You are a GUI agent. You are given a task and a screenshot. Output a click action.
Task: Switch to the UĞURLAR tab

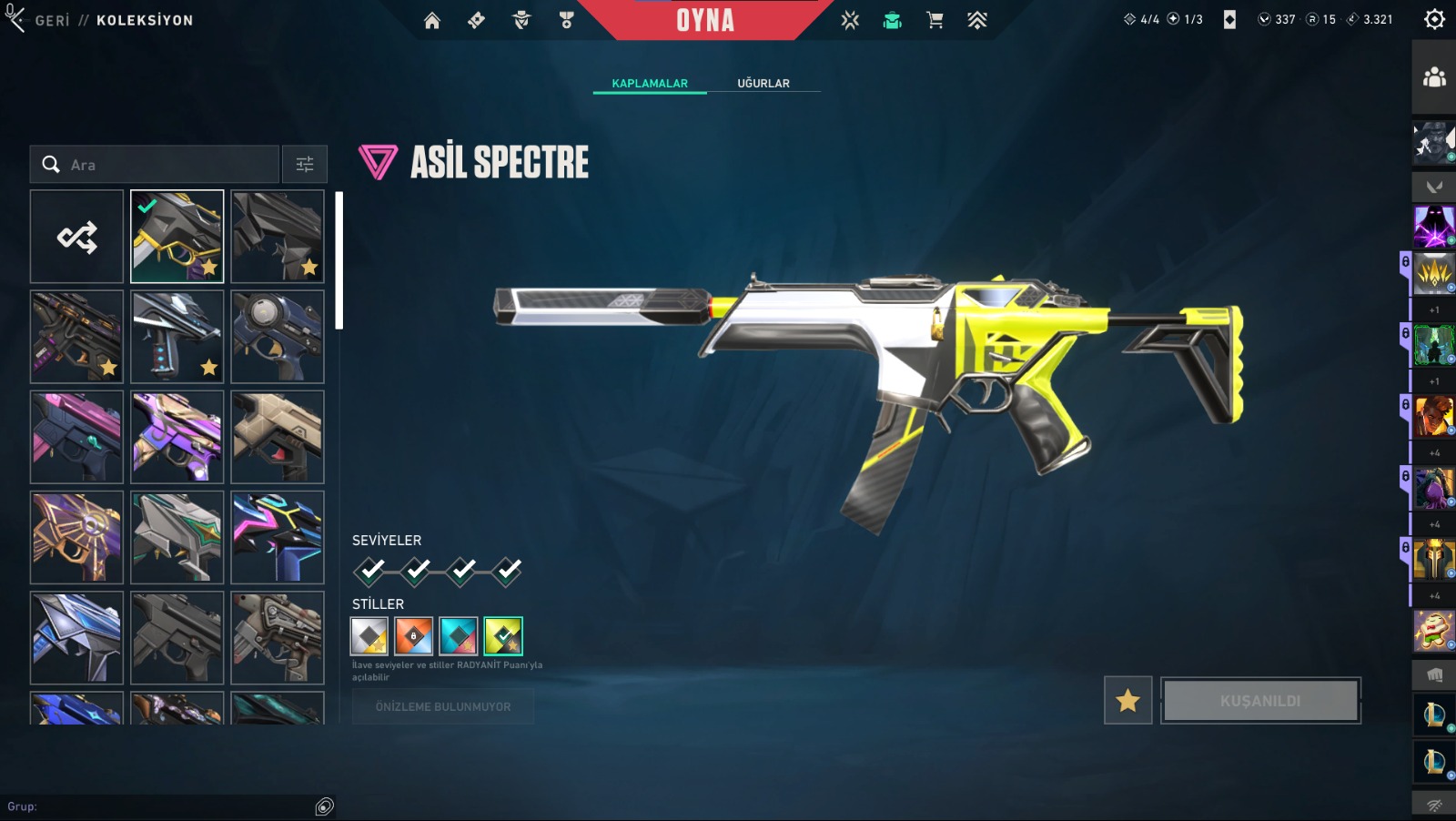[x=763, y=83]
